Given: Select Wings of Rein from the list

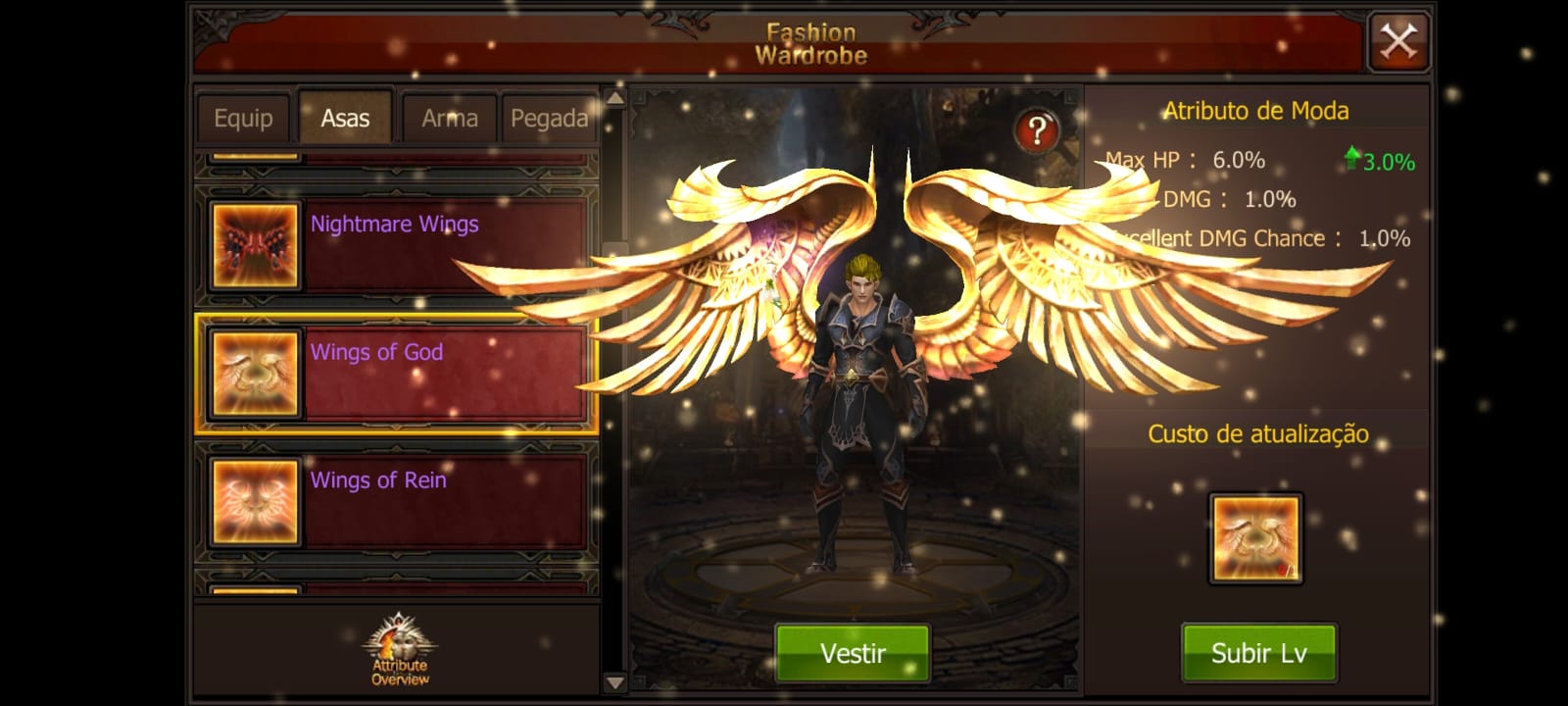Looking at the screenshot, I should point(397,501).
